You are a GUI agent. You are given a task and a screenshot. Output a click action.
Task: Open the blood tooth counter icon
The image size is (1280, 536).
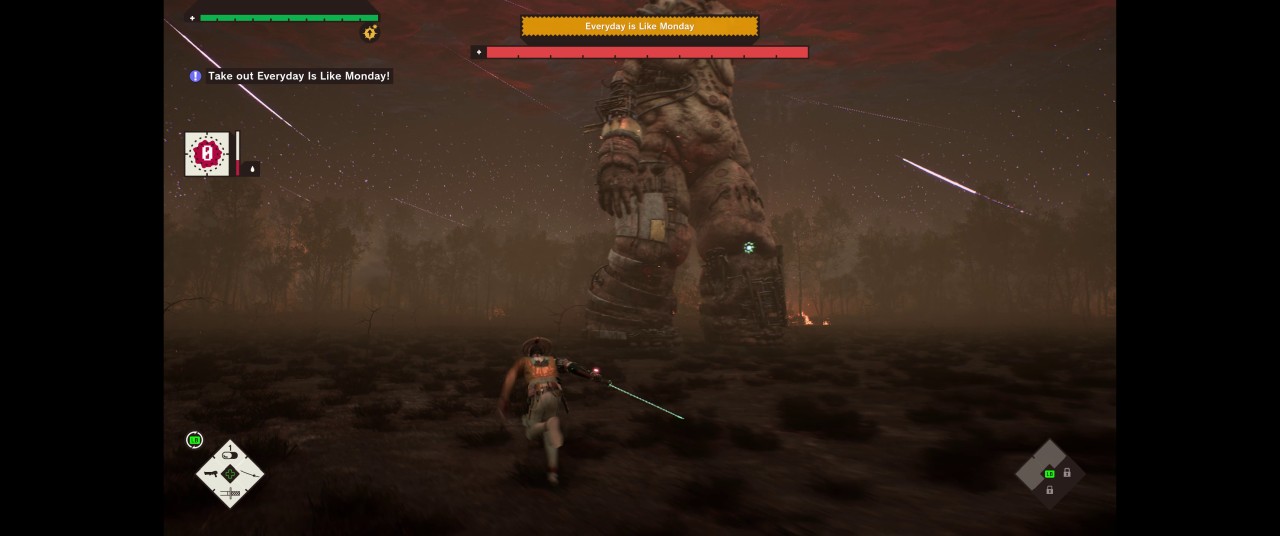tap(207, 154)
